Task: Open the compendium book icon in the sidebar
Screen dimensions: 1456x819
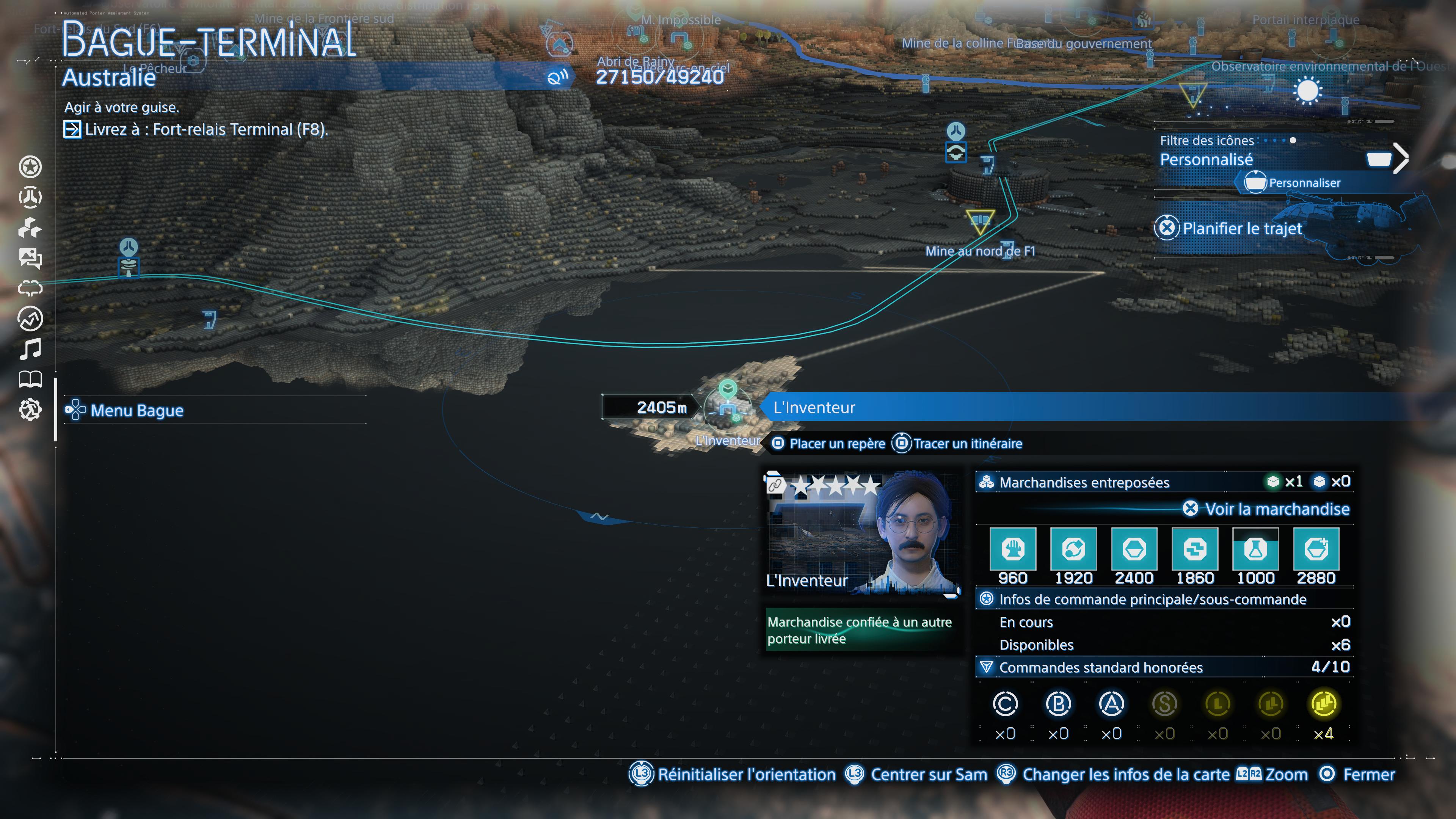Action: tap(31, 379)
